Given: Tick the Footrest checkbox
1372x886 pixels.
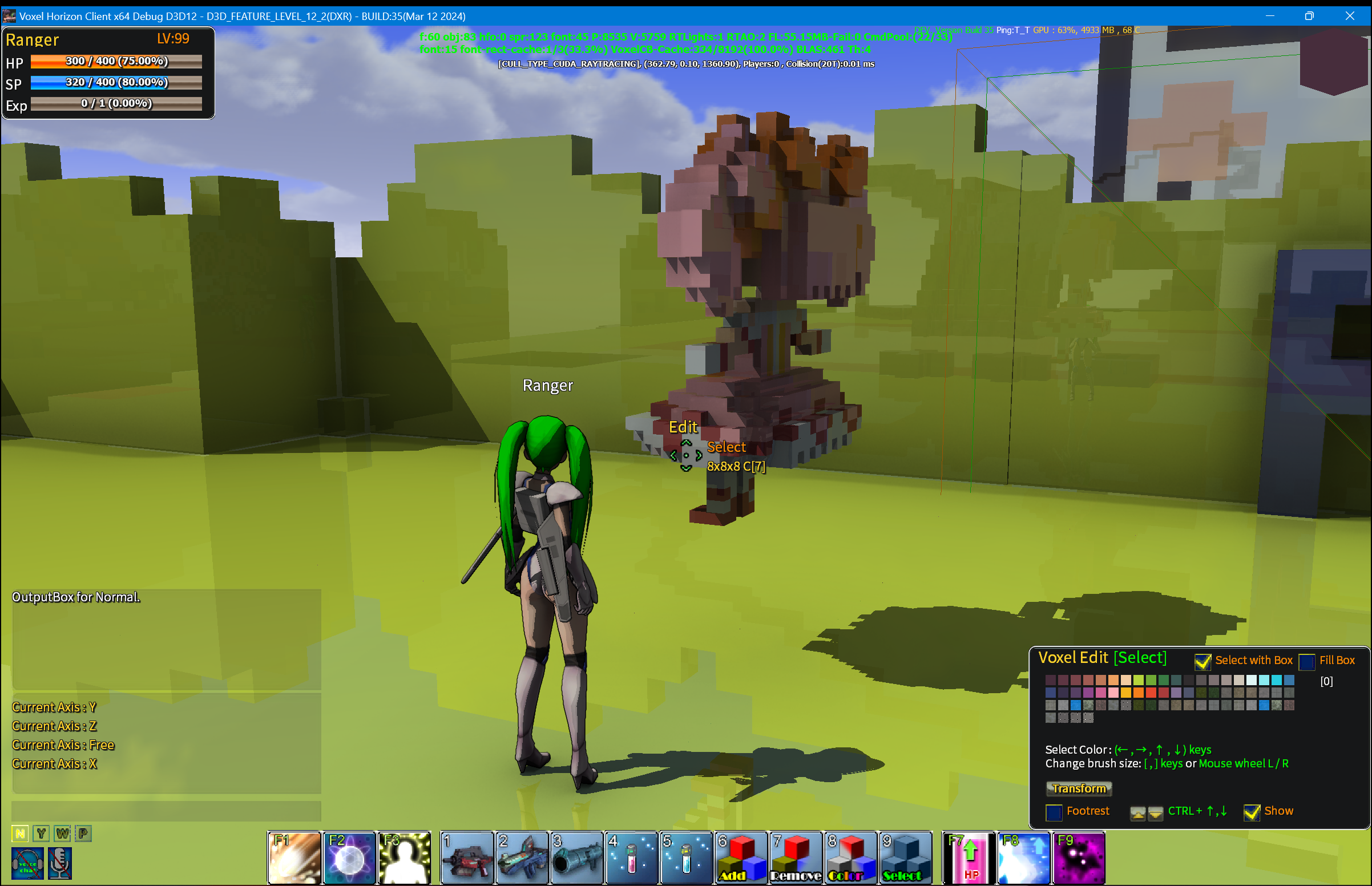Looking at the screenshot, I should tap(1054, 812).
